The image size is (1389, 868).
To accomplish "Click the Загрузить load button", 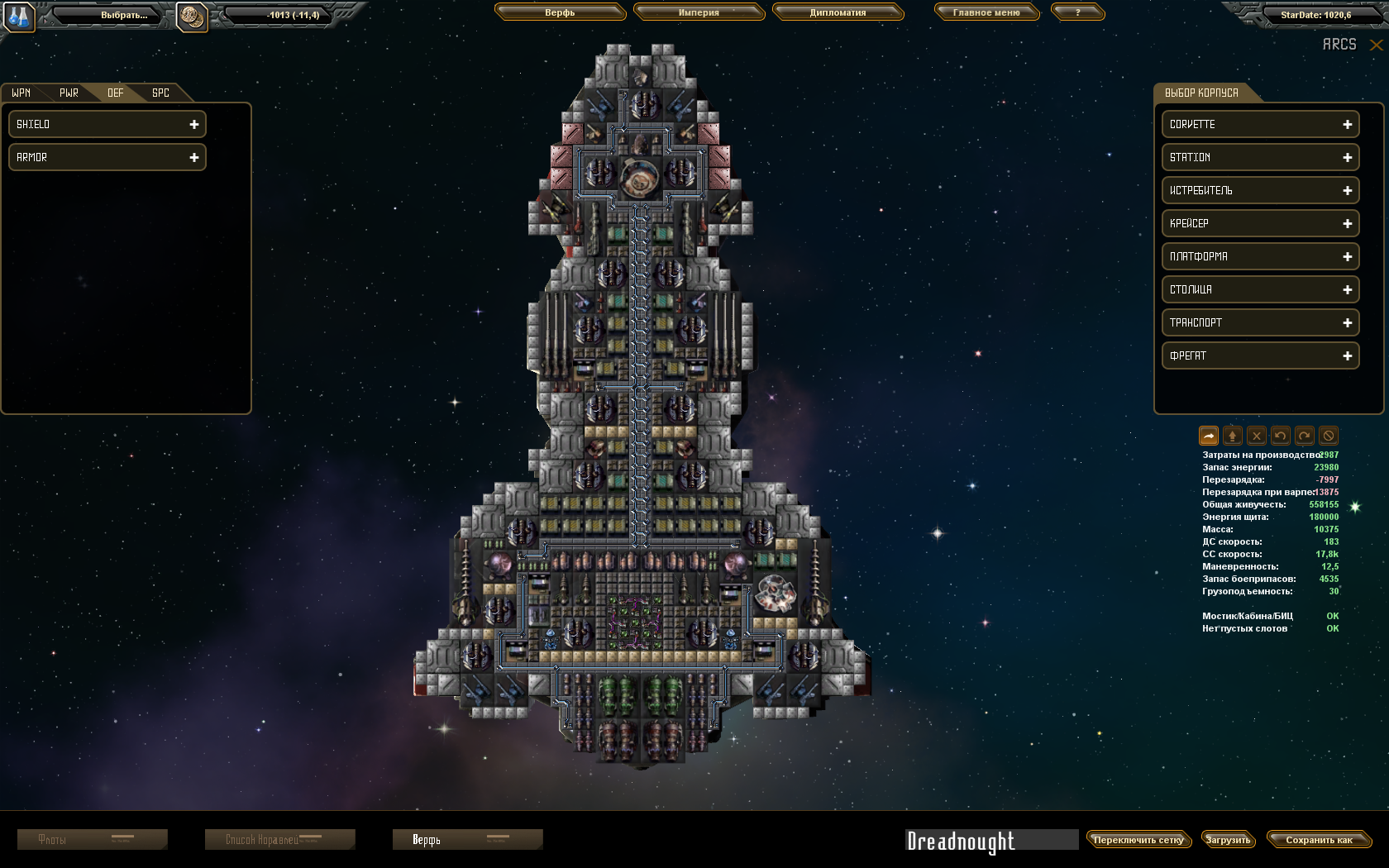I will (1228, 840).
